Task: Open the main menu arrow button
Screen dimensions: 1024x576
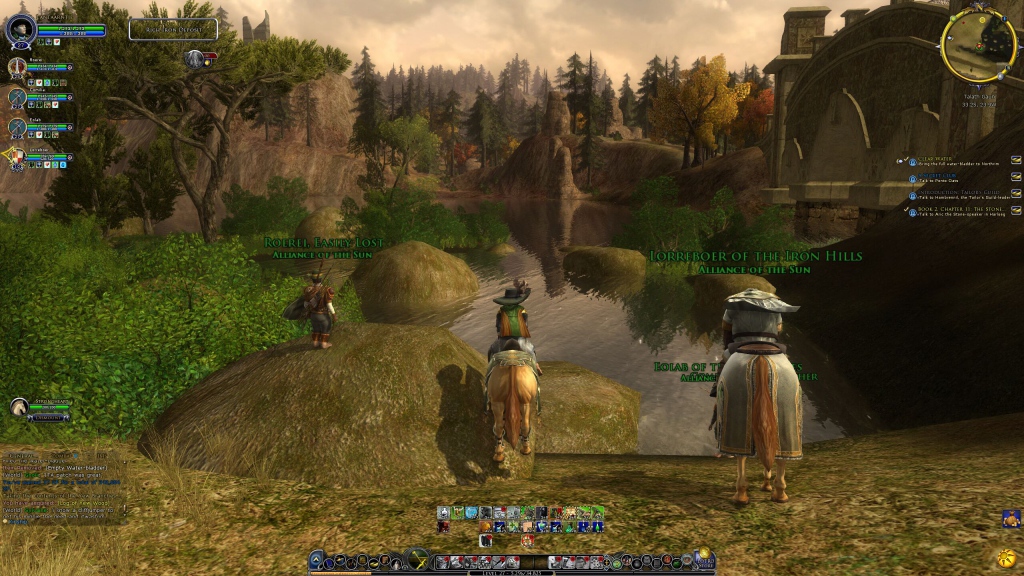Action: click(317, 561)
